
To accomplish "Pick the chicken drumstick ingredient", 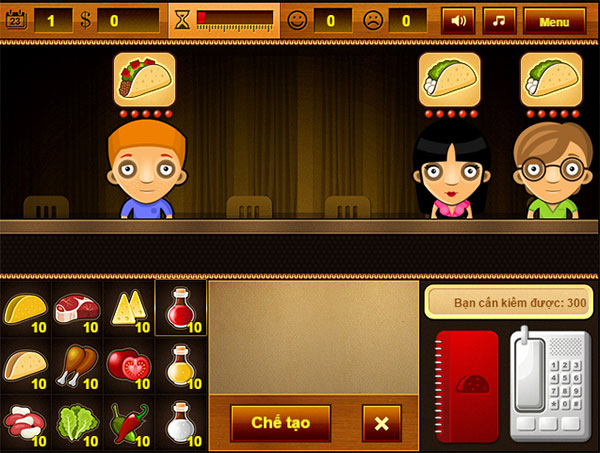I will click(x=75, y=363).
